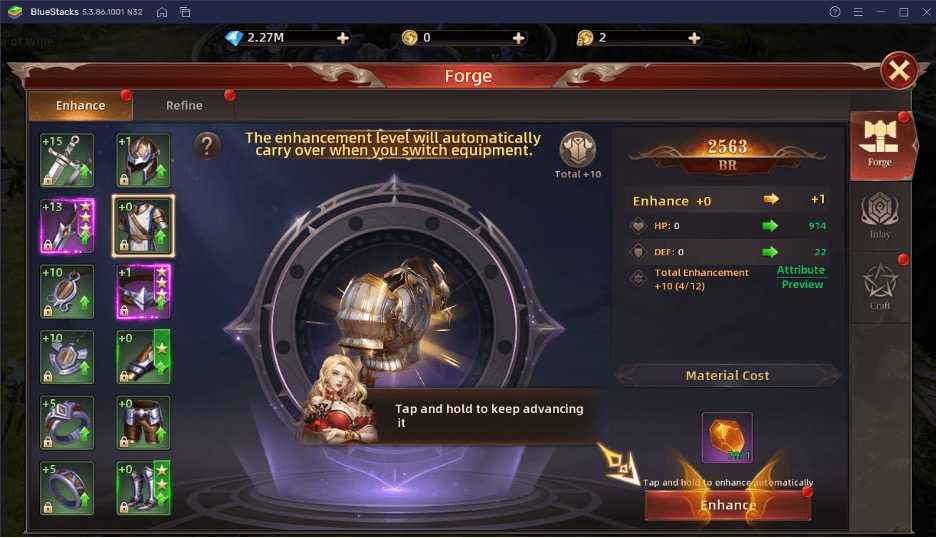The width and height of the screenshot is (936, 538).
Task: Select the chest armor equipment slot
Action: (143, 225)
